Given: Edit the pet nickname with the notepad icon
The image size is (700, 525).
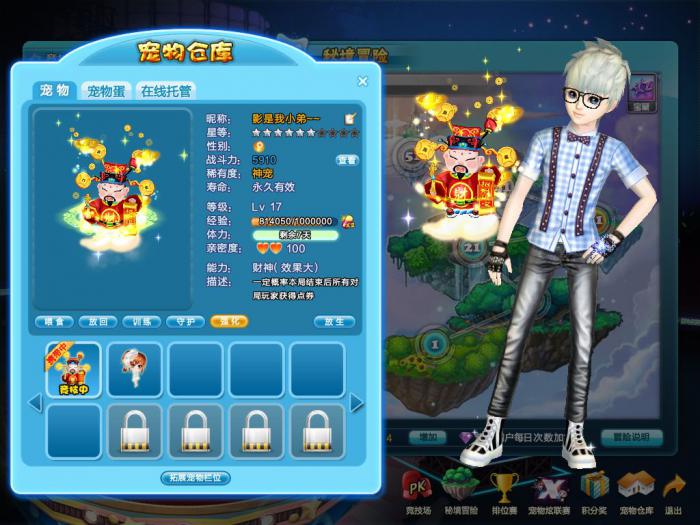Looking at the screenshot, I should (350, 118).
